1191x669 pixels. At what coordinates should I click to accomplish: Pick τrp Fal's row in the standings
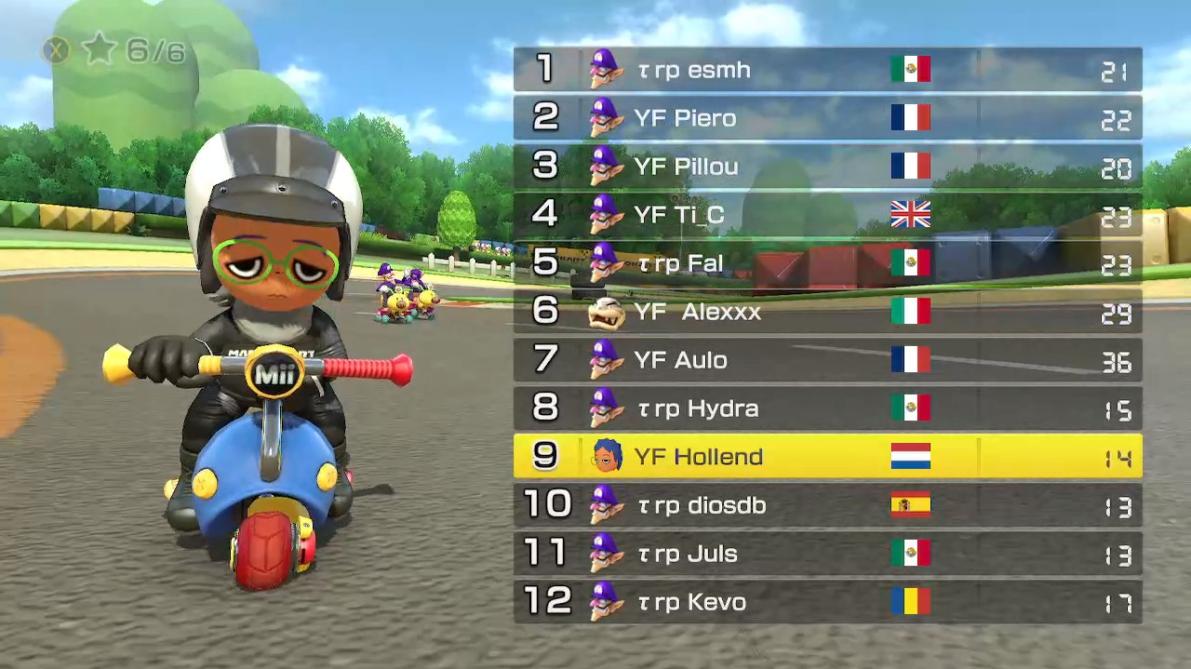pos(827,263)
